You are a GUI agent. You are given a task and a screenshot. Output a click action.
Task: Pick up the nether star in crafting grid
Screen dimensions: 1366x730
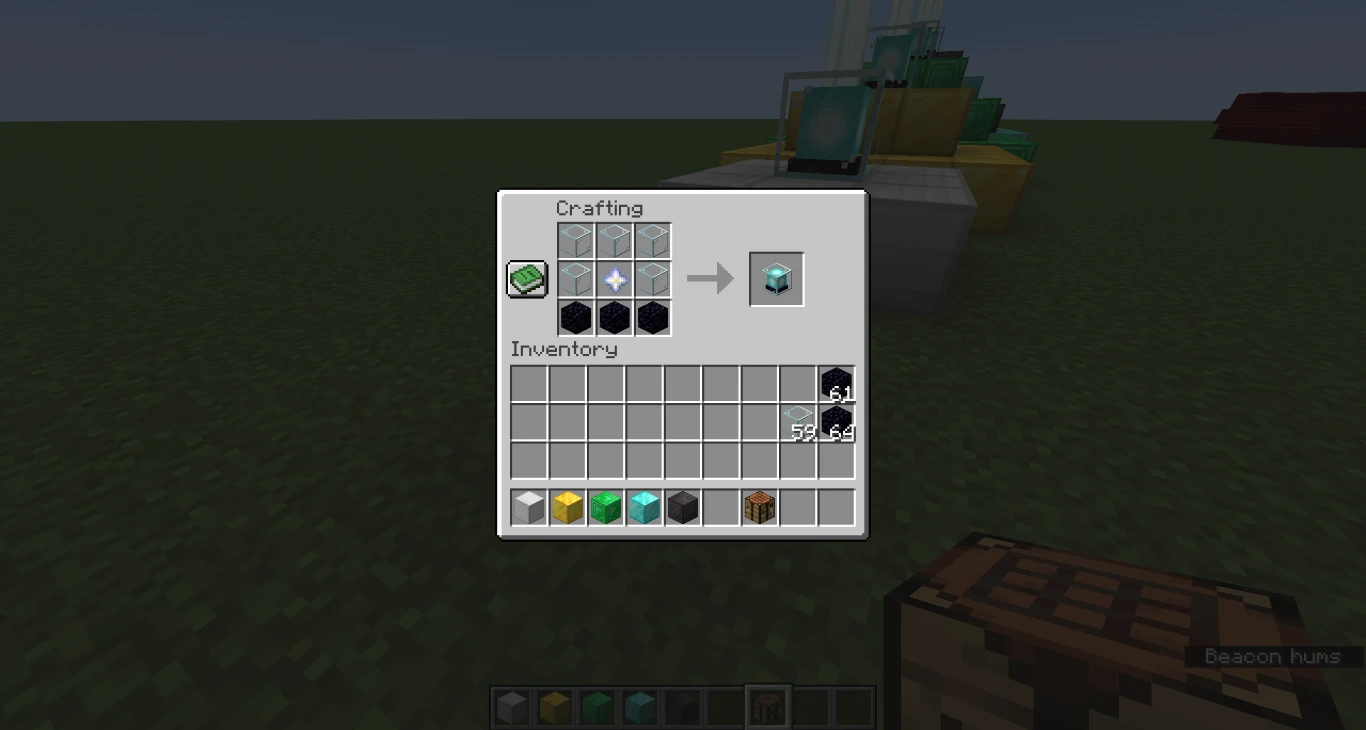(613, 279)
